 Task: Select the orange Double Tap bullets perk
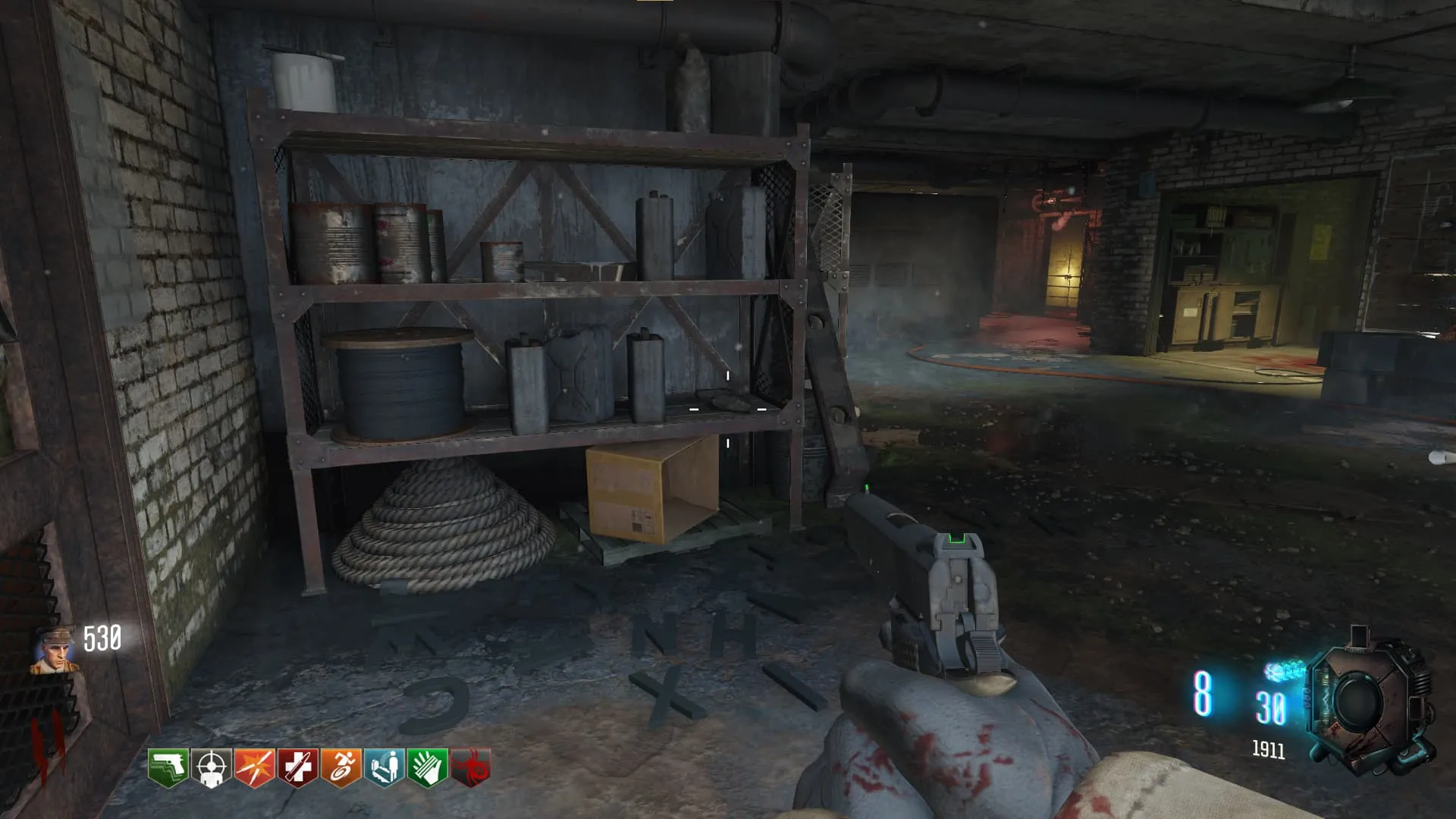254,767
